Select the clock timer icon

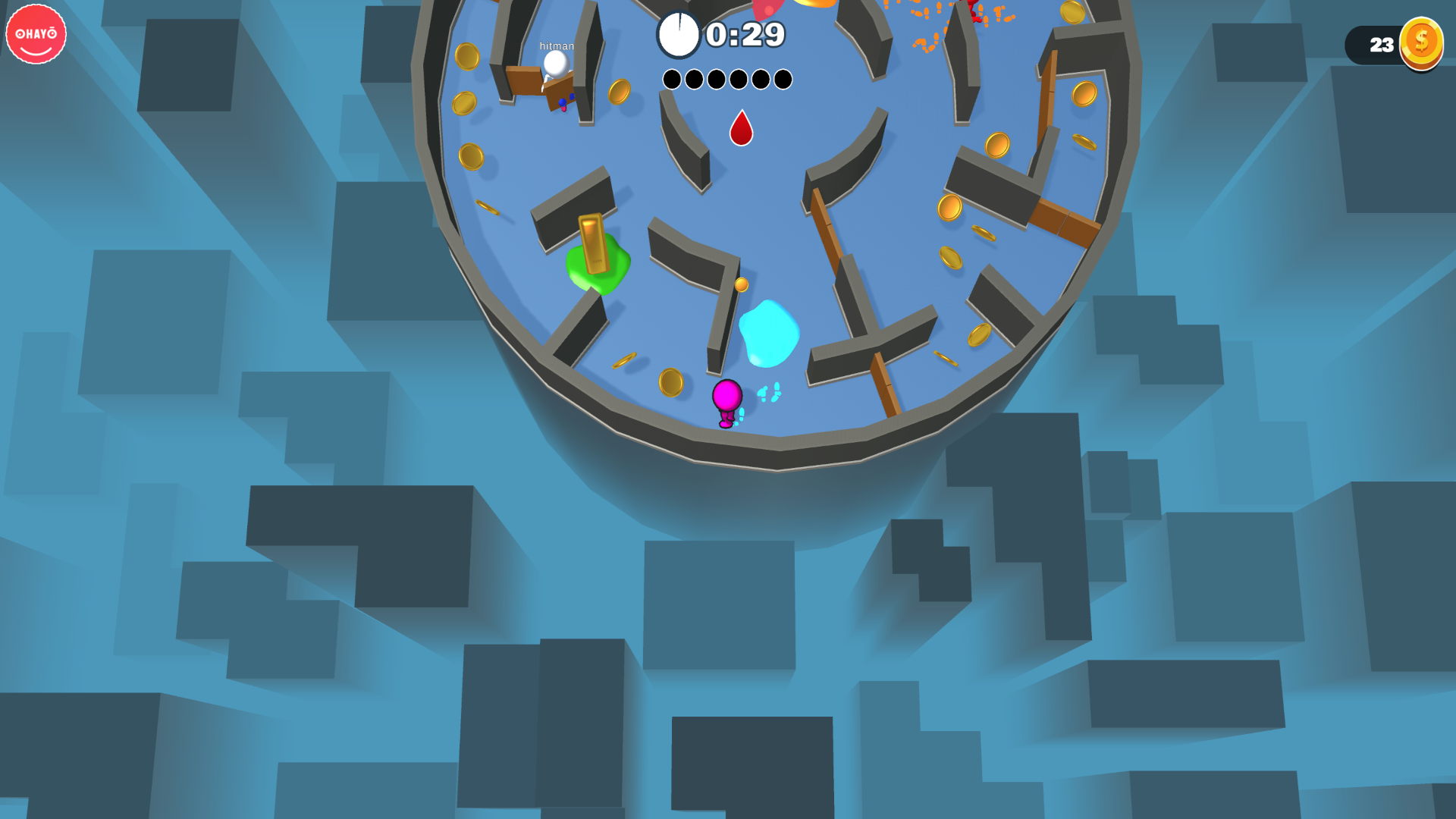coord(680,33)
